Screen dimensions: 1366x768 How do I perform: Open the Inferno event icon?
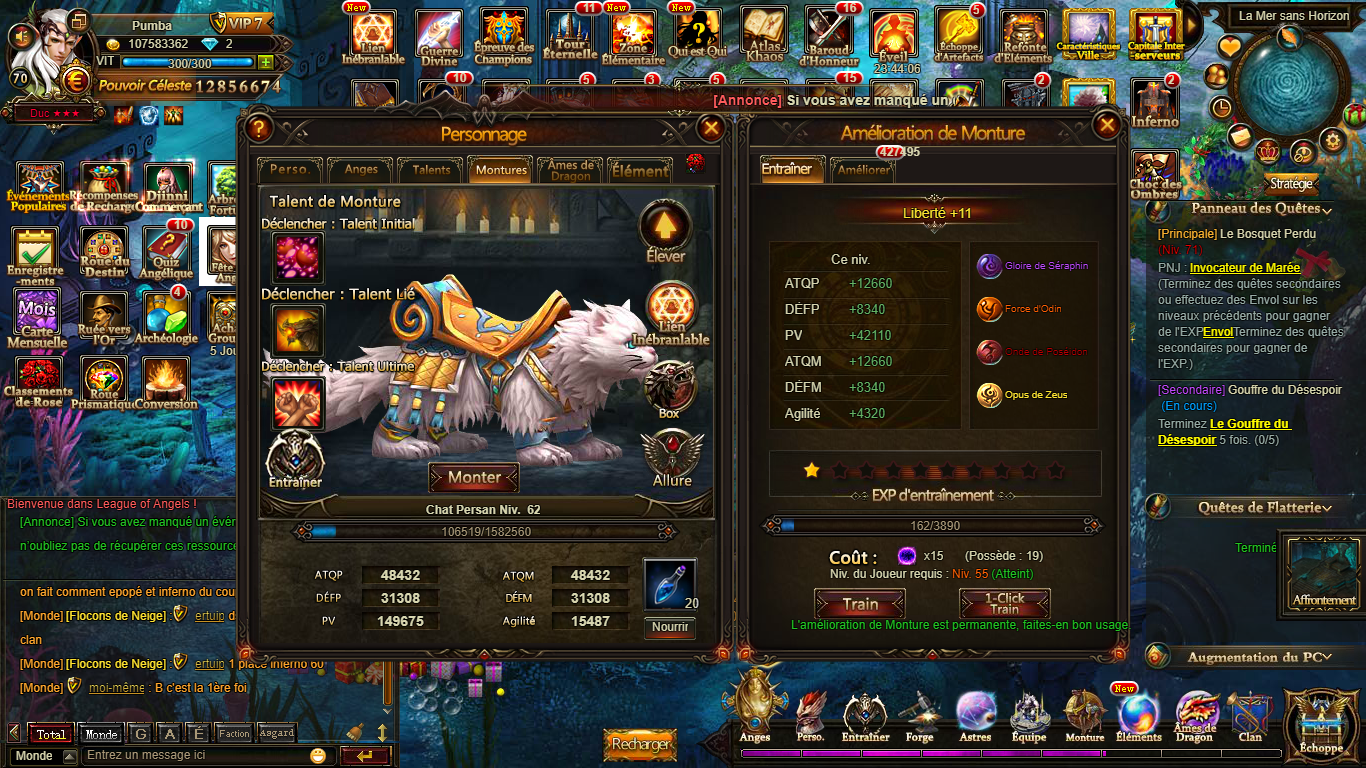click(1155, 104)
